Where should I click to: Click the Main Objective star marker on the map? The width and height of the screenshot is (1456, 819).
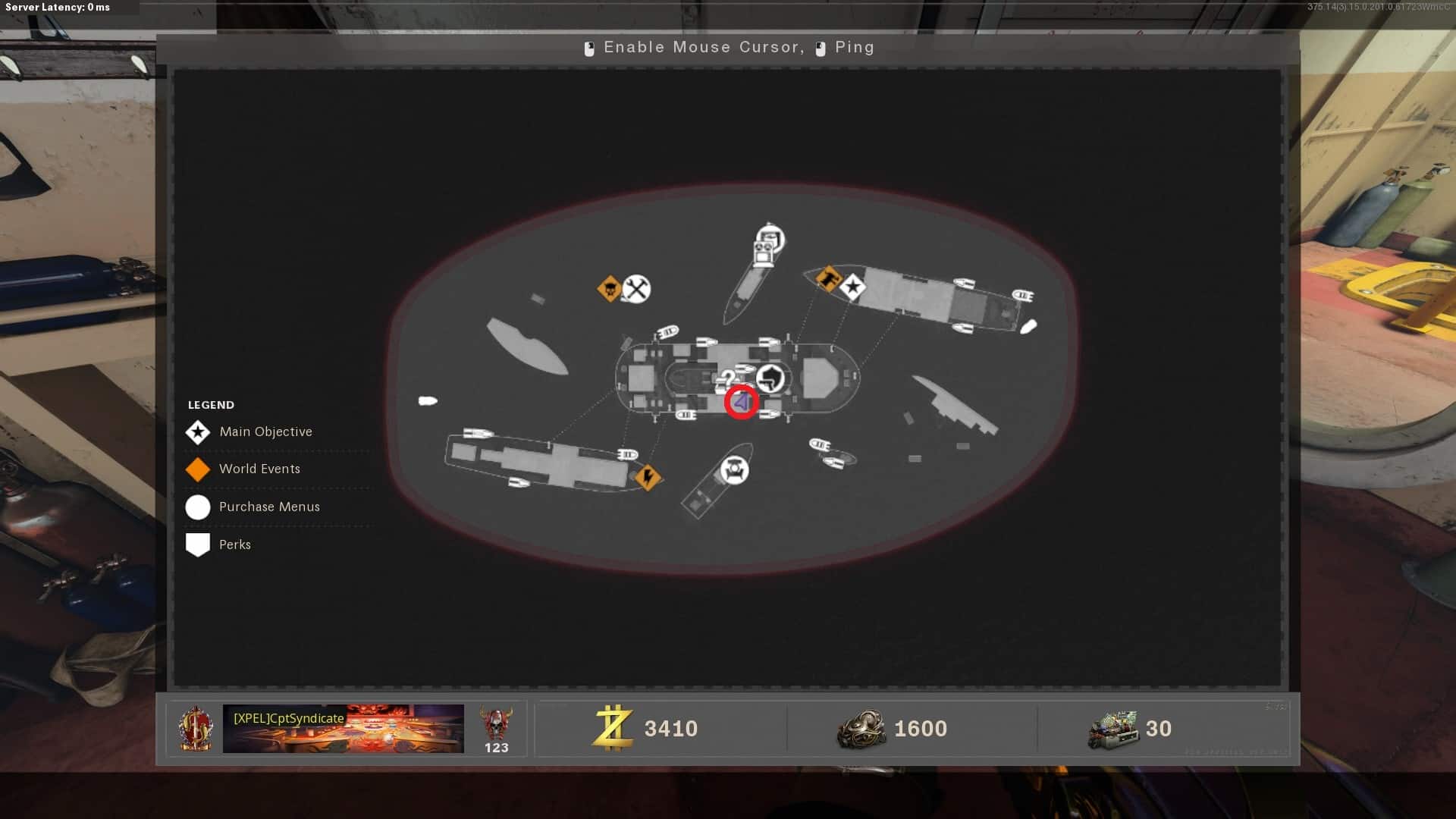pos(853,287)
